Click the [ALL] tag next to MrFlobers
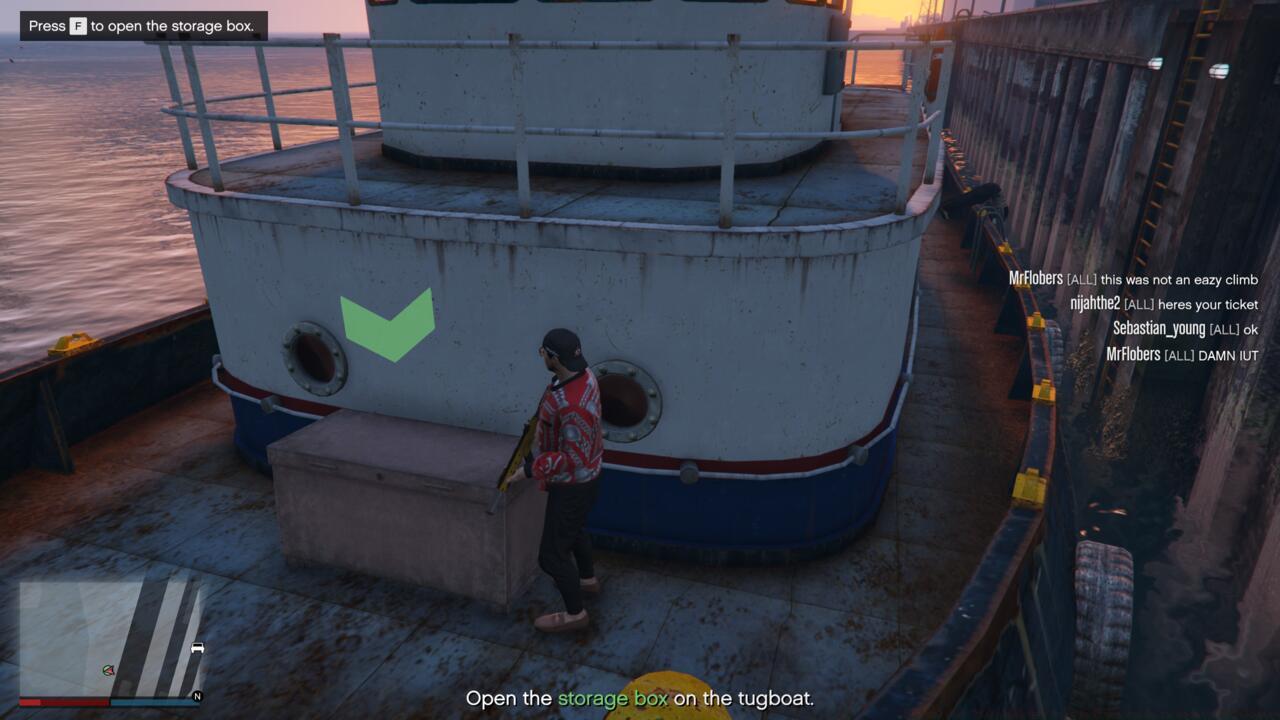 pos(1082,280)
